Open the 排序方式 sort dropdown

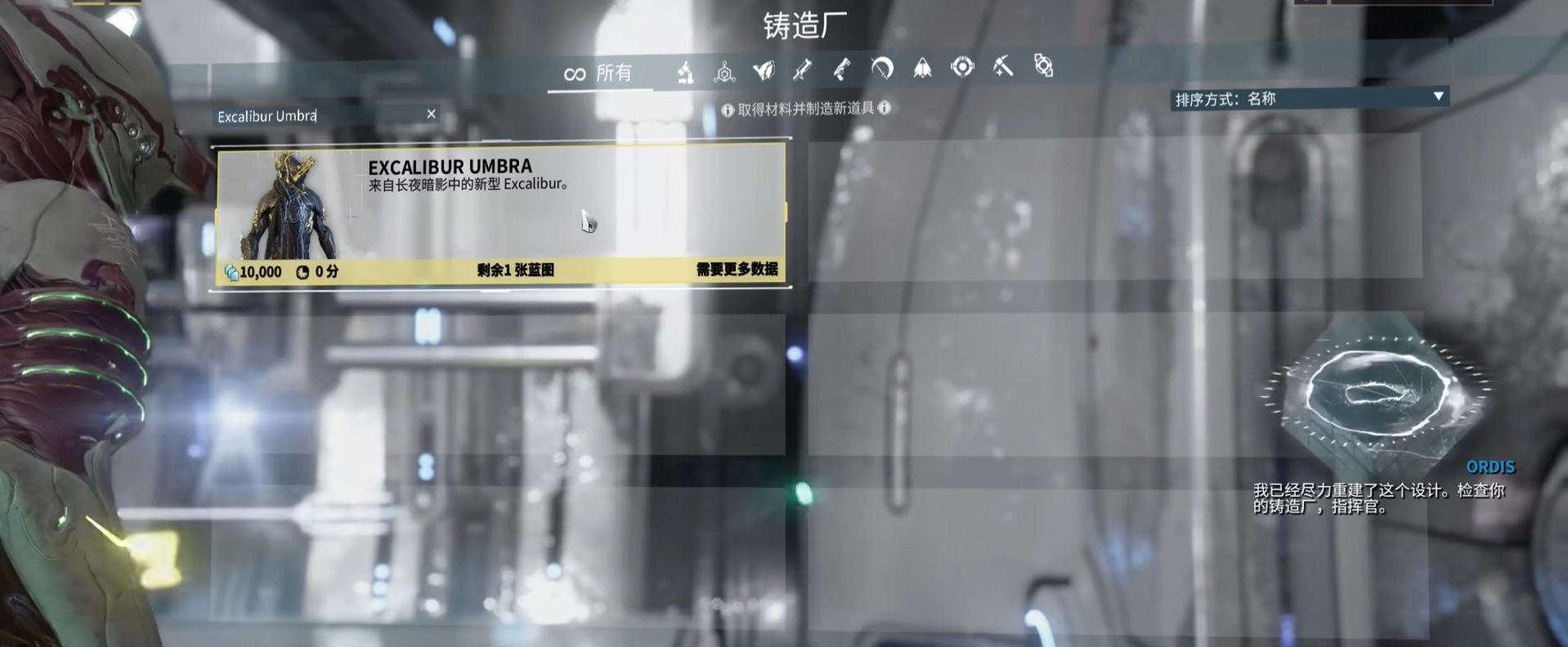[x=1309, y=99]
